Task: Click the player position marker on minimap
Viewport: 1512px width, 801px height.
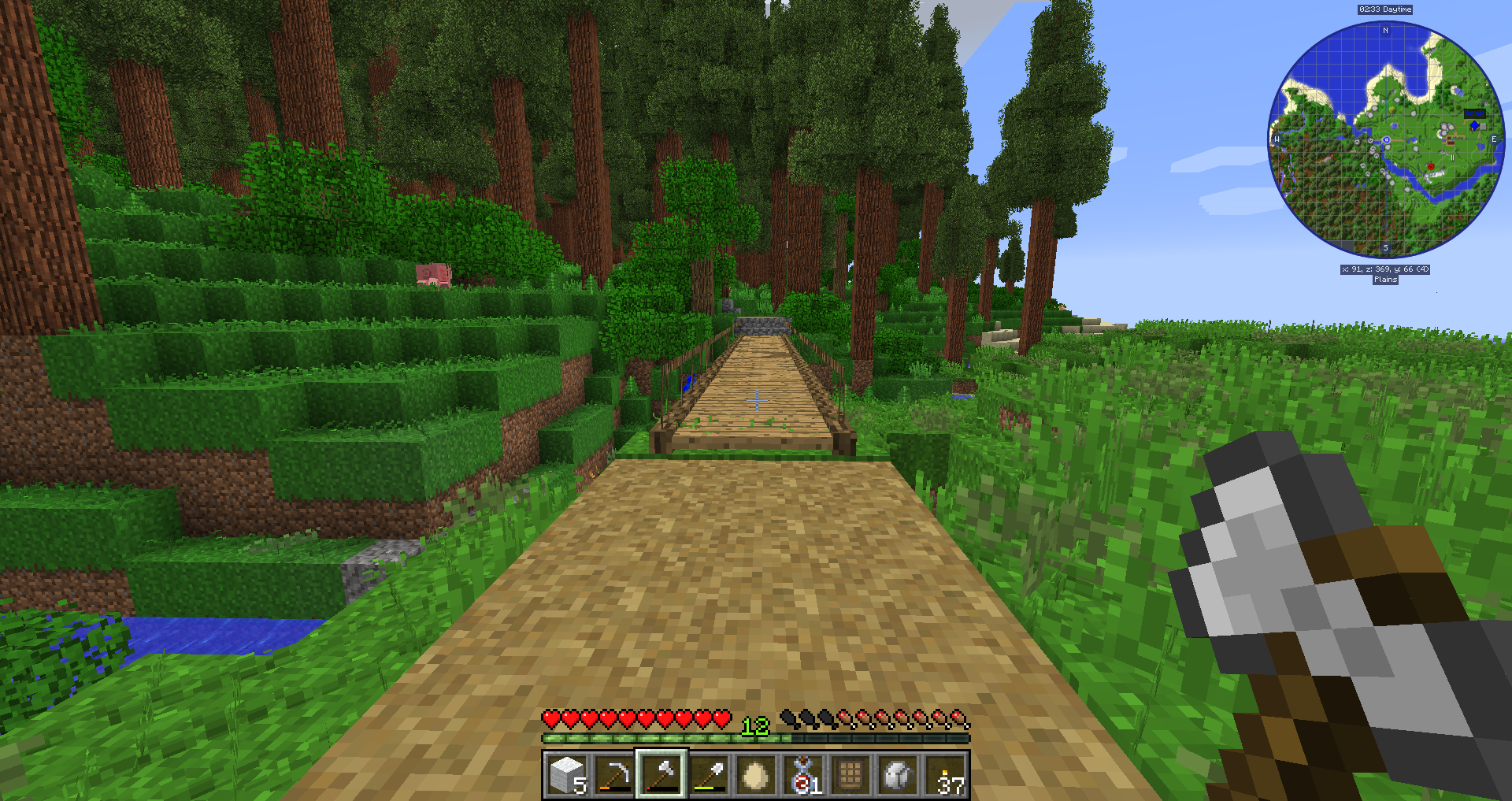Action: pyautogui.click(x=1386, y=140)
